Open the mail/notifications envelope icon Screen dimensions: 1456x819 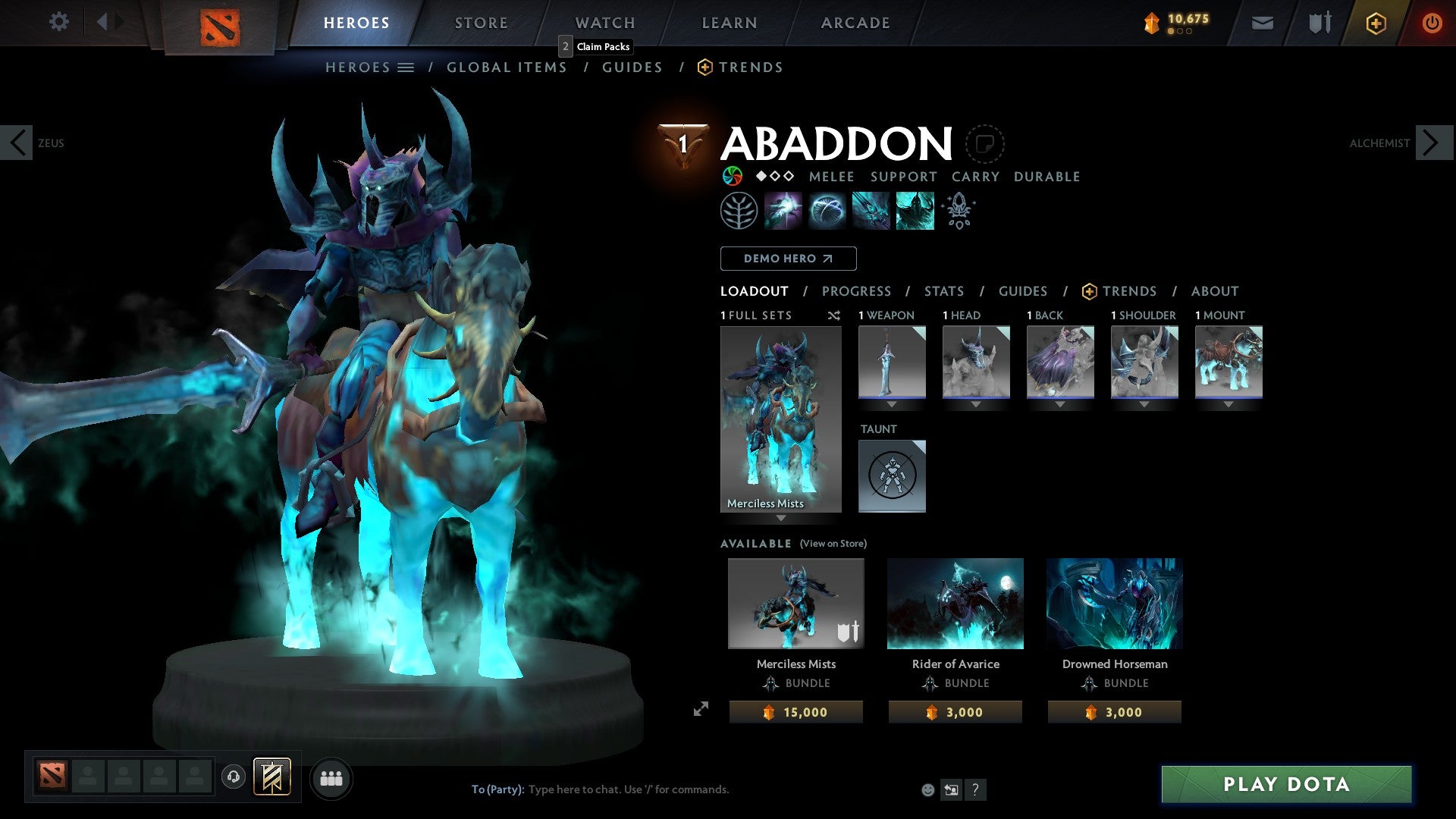(1262, 23)
